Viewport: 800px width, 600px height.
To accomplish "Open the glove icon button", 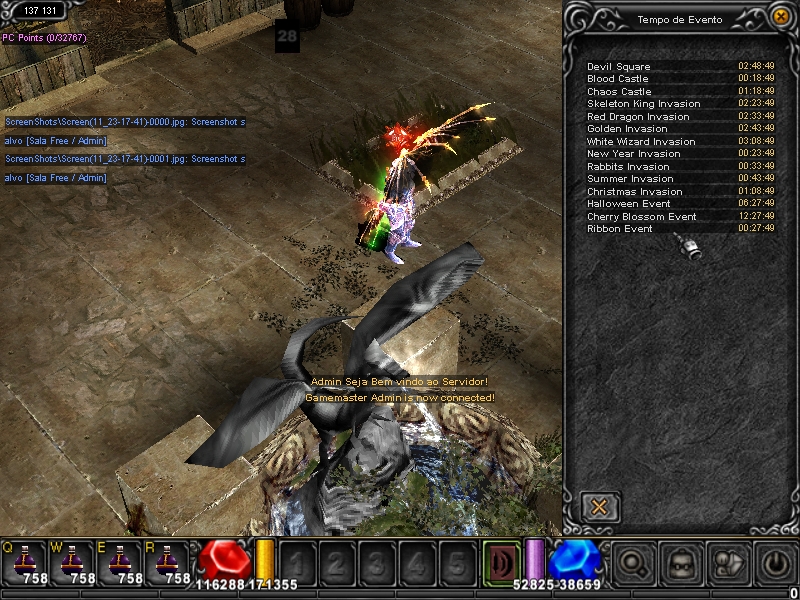I will pyautogui.click(x=728, y=564).
